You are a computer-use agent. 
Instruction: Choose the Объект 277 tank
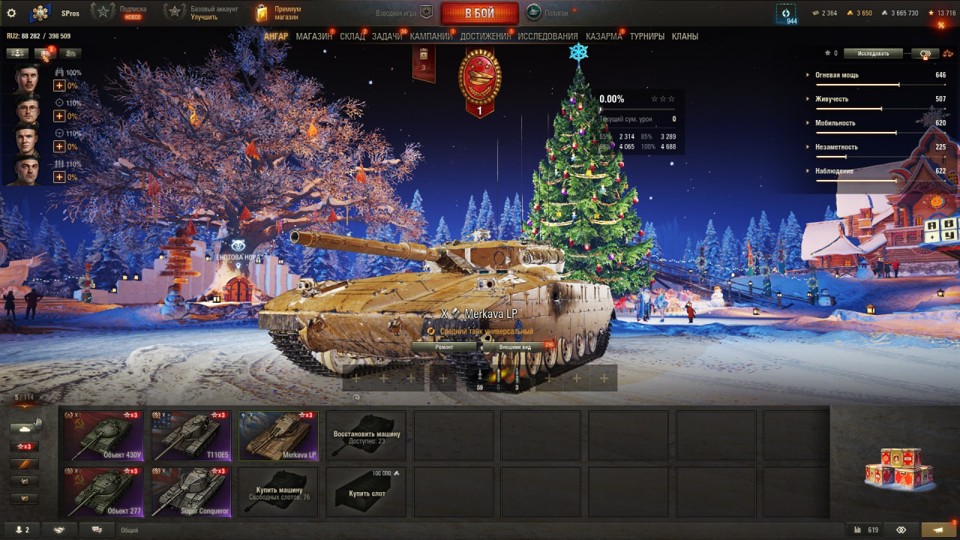coord(102,491)
